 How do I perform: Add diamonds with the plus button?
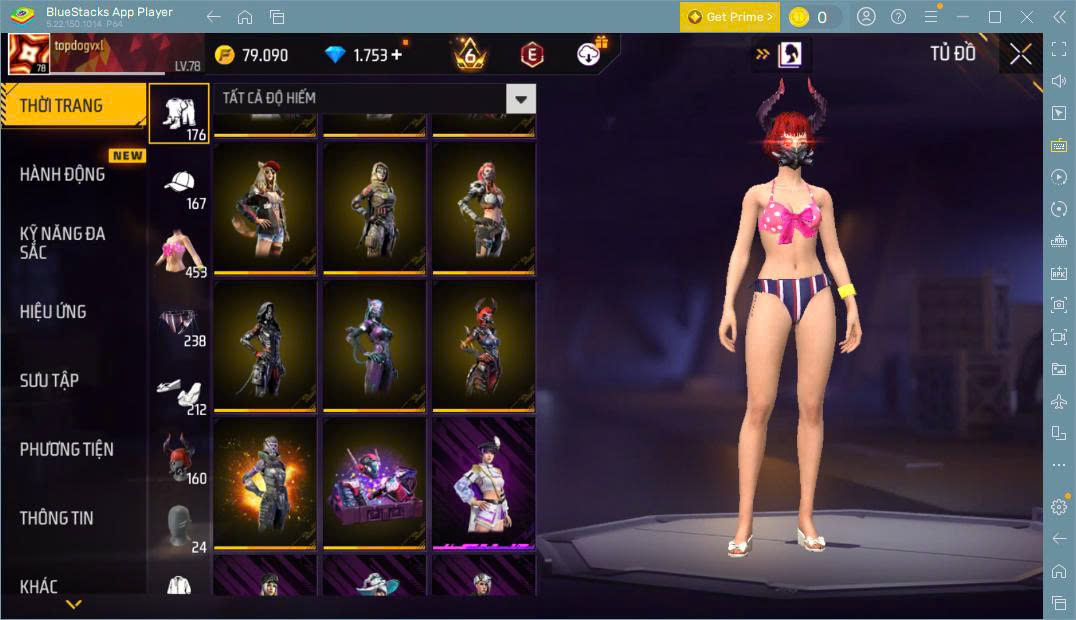(397, 55)
